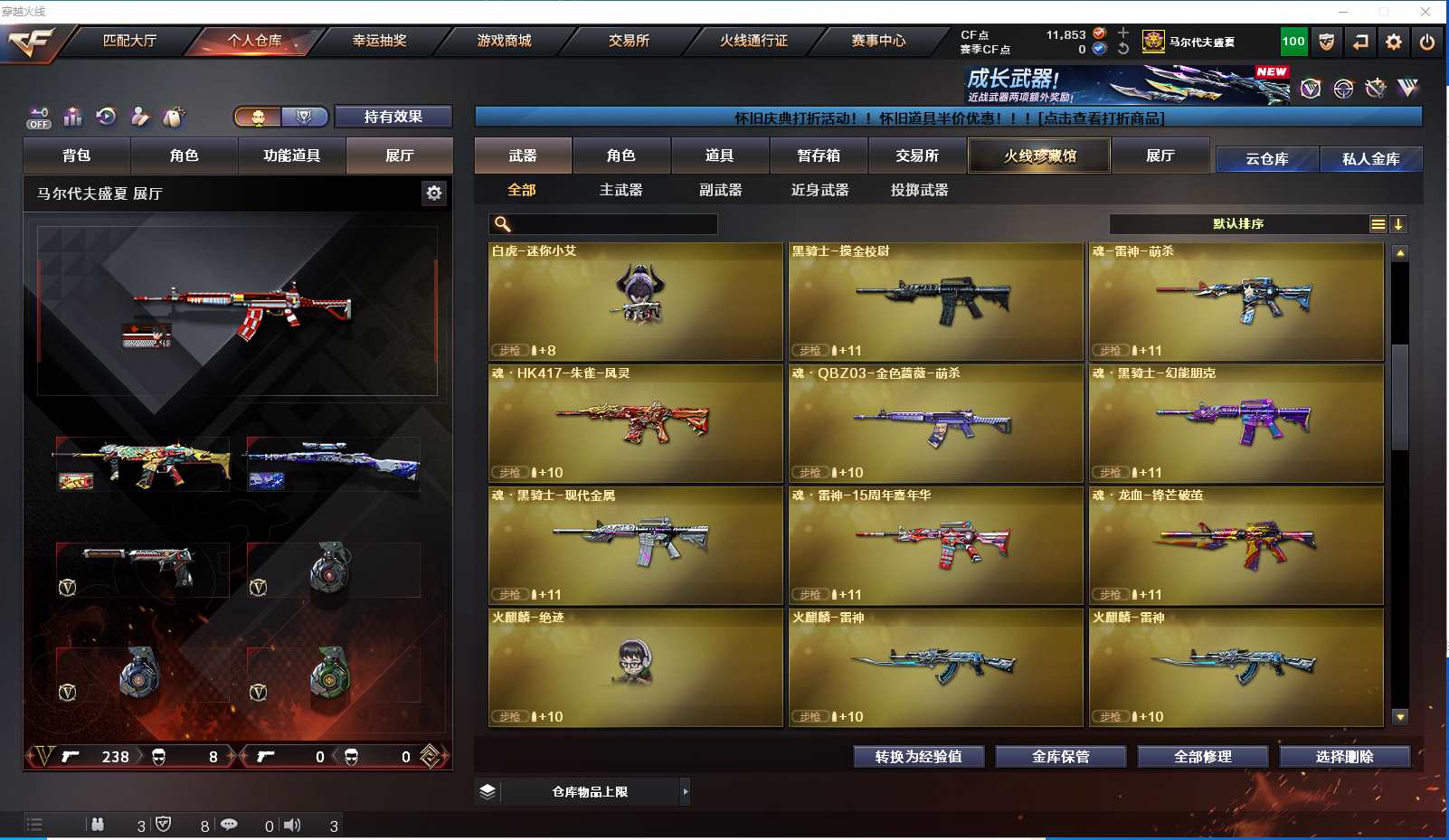
Task: Click the 持有效果 owned effects button
Action: pos(393,117)
